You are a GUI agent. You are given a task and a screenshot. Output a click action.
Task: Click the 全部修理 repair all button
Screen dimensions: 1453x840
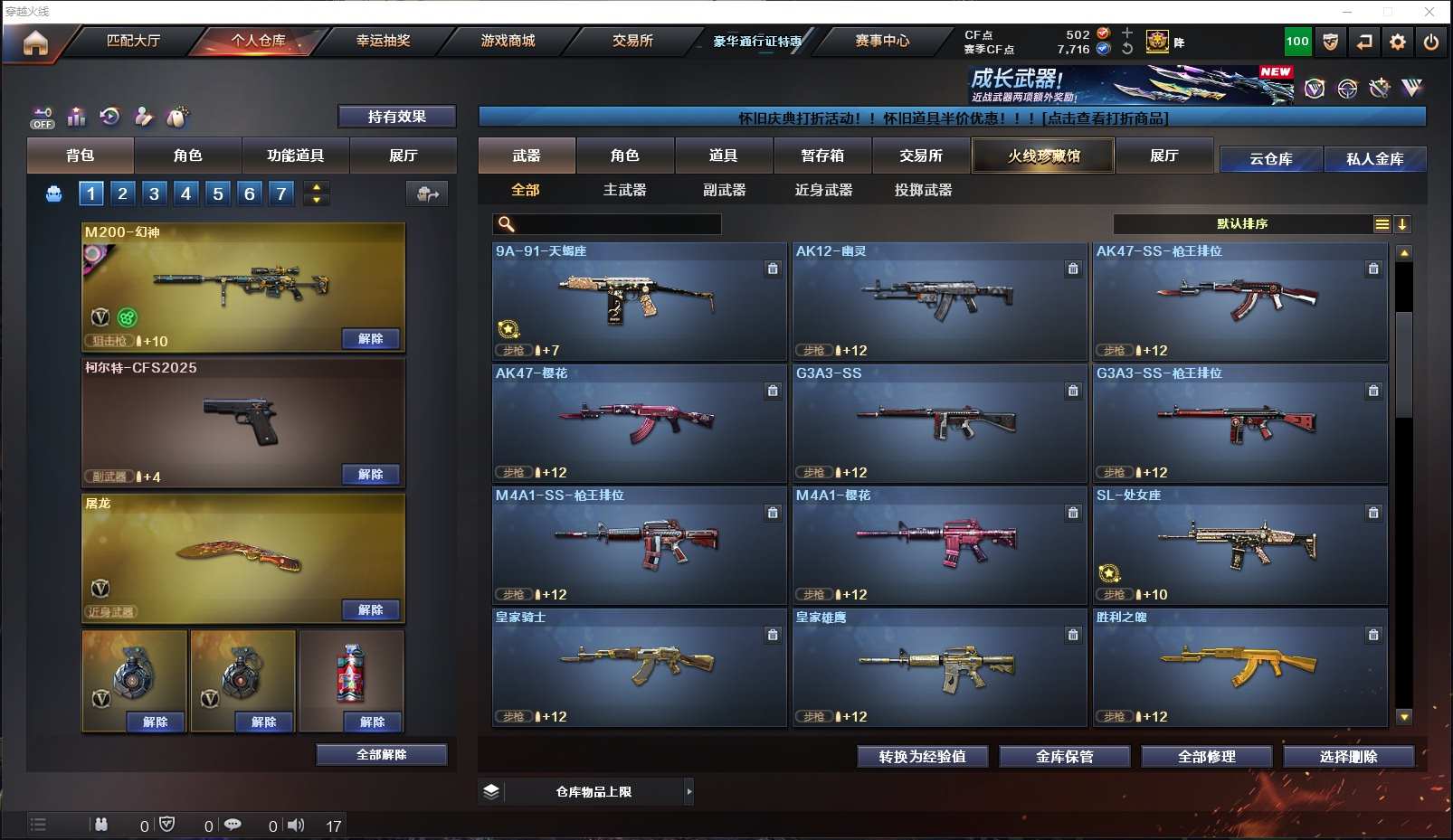(x=1206, y=757)
